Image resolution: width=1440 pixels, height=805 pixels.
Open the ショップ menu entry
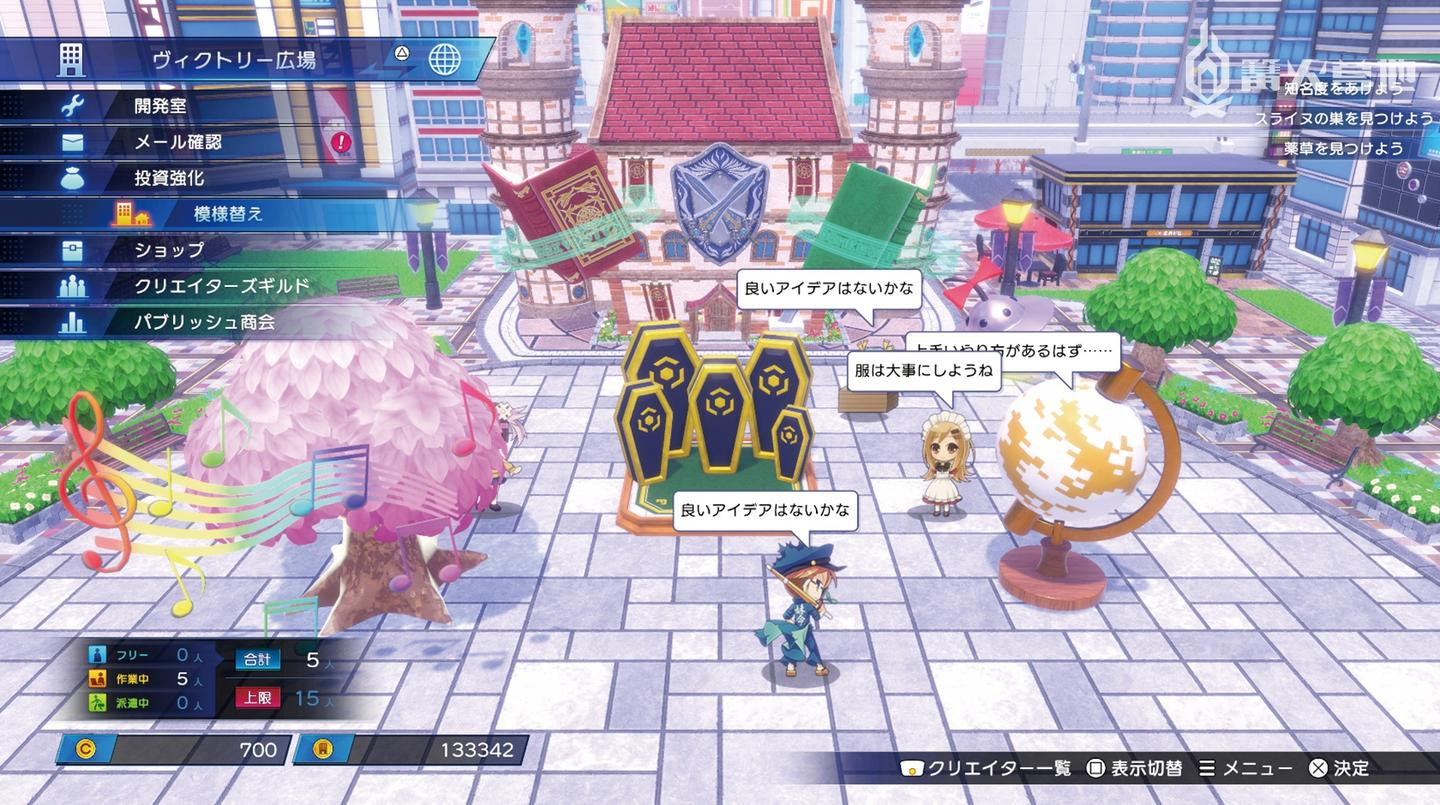pos(169,249)
